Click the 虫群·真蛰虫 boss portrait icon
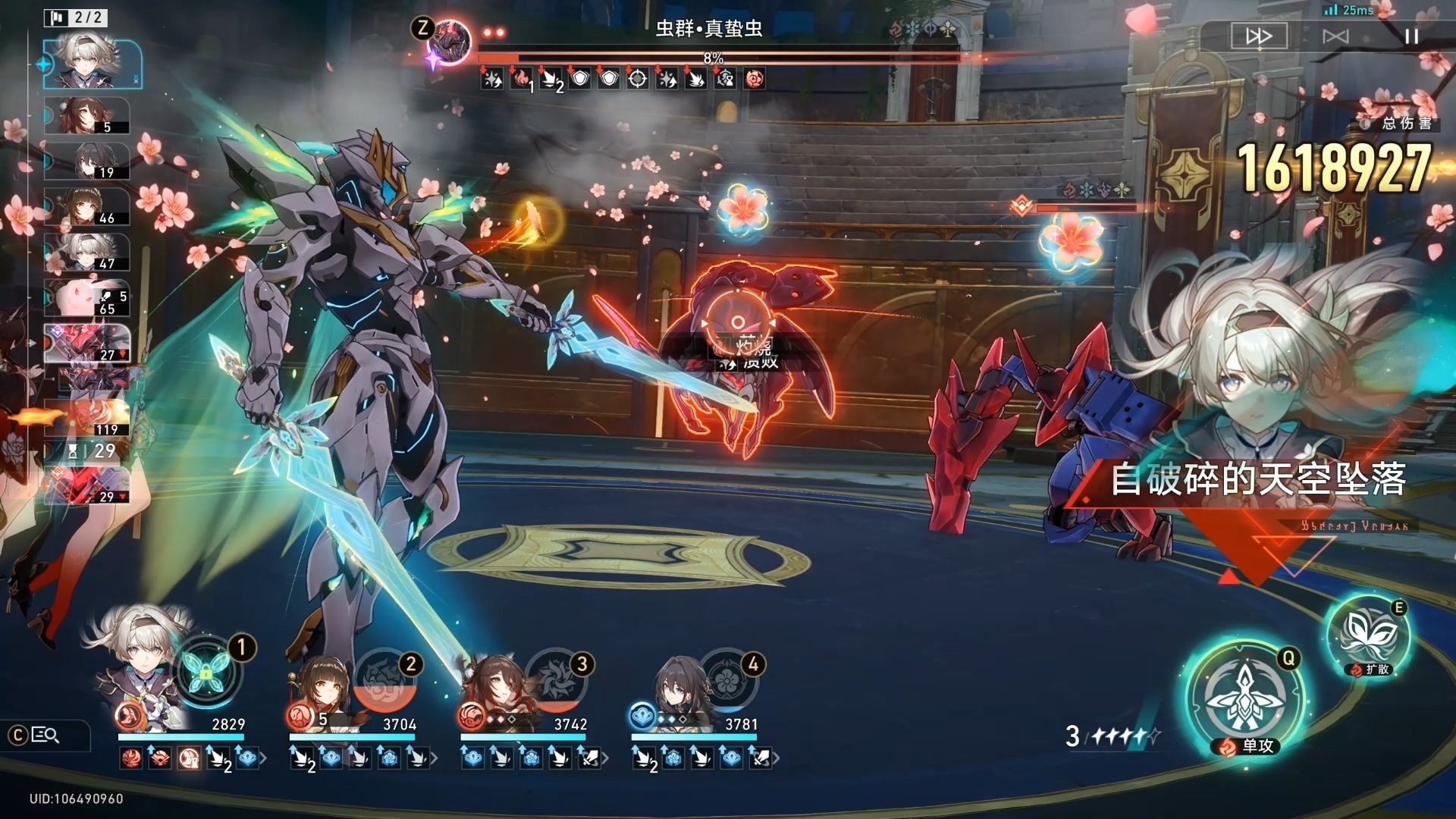 point(450,42)
